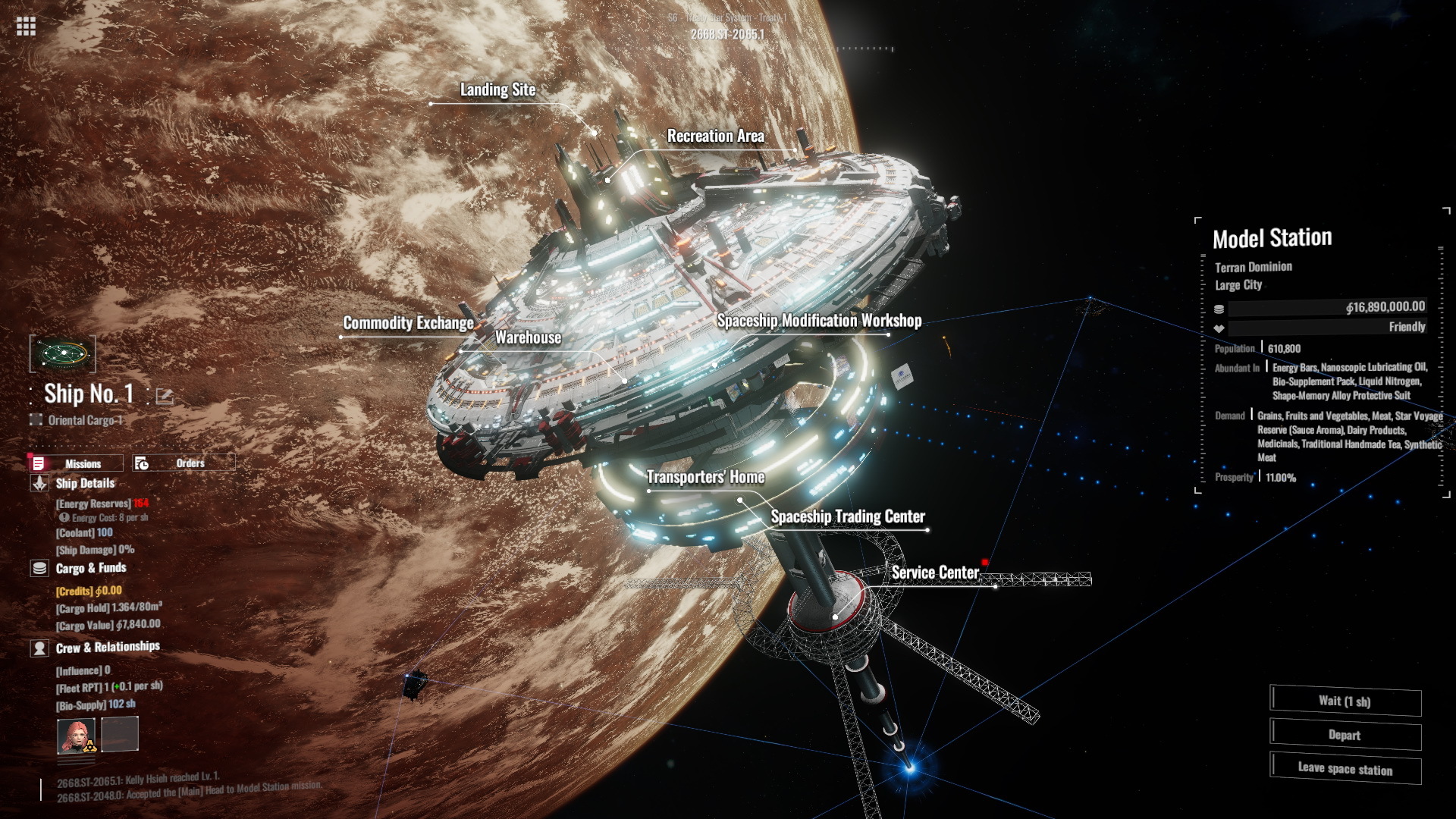This screenshot has width=1456, height=819.
Task: Select the red-haired crew portrait
Action: (x=77, y=736)
